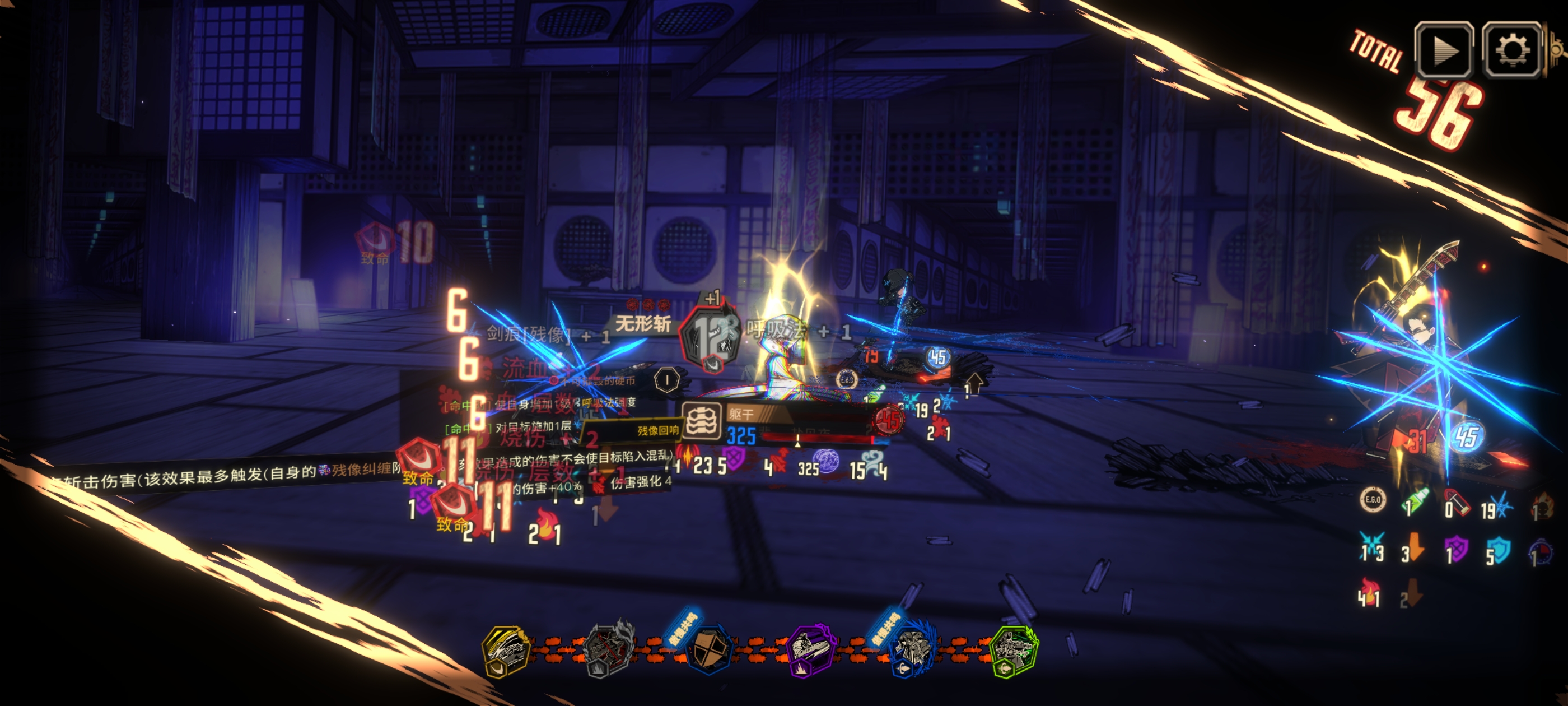Pick the blue winged skill icon
1568x706 pixels.
tap(912, 651)
